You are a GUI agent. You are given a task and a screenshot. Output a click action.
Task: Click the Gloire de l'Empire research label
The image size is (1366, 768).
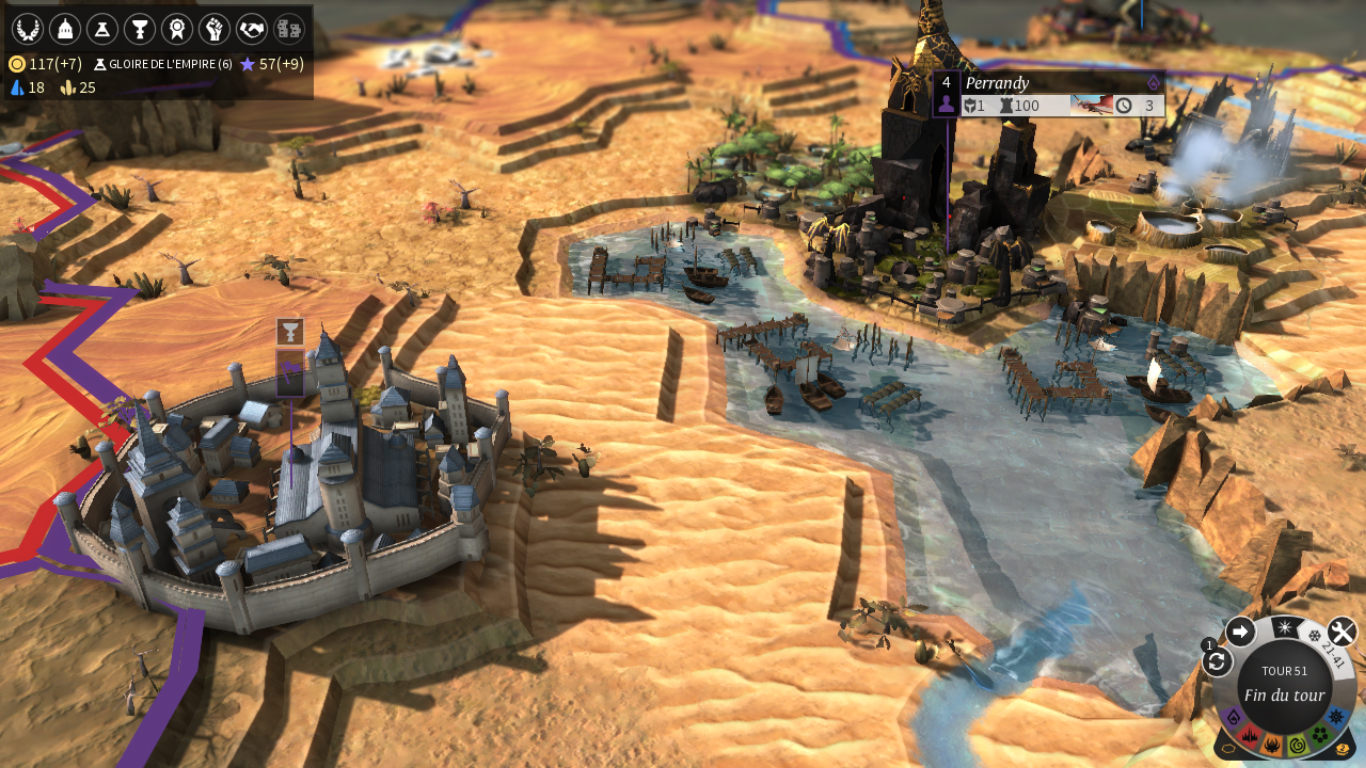click(x=163, y=64)
